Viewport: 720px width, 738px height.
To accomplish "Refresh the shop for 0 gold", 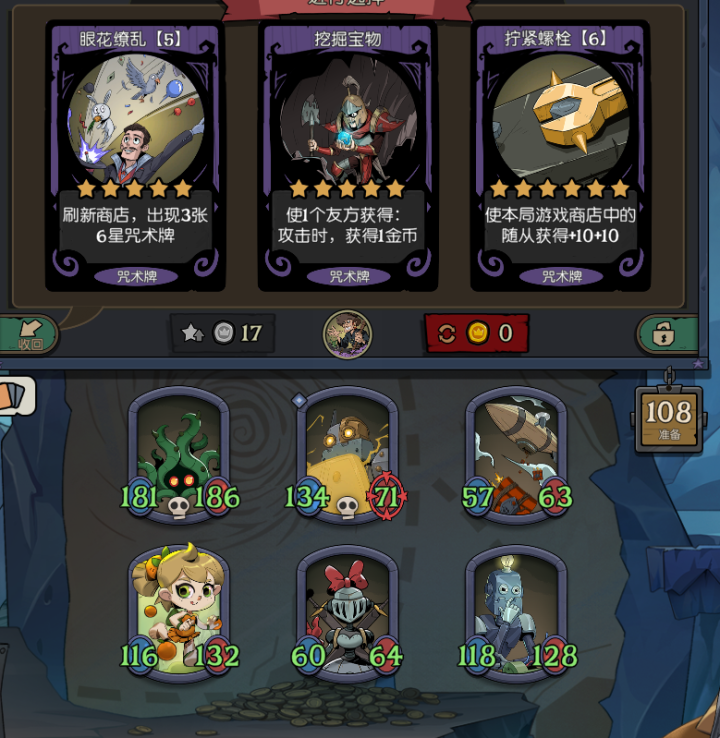I will (476, 333).
